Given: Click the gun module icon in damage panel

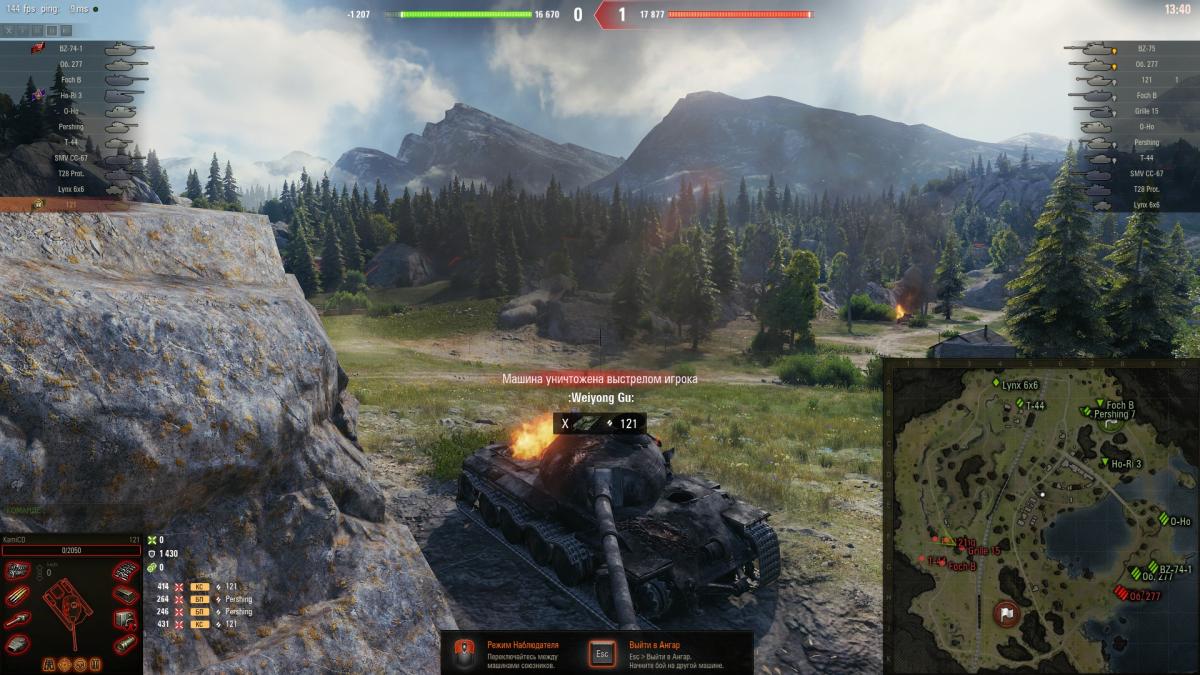Looking at the screenshot, I should click(x=19, y=620).
